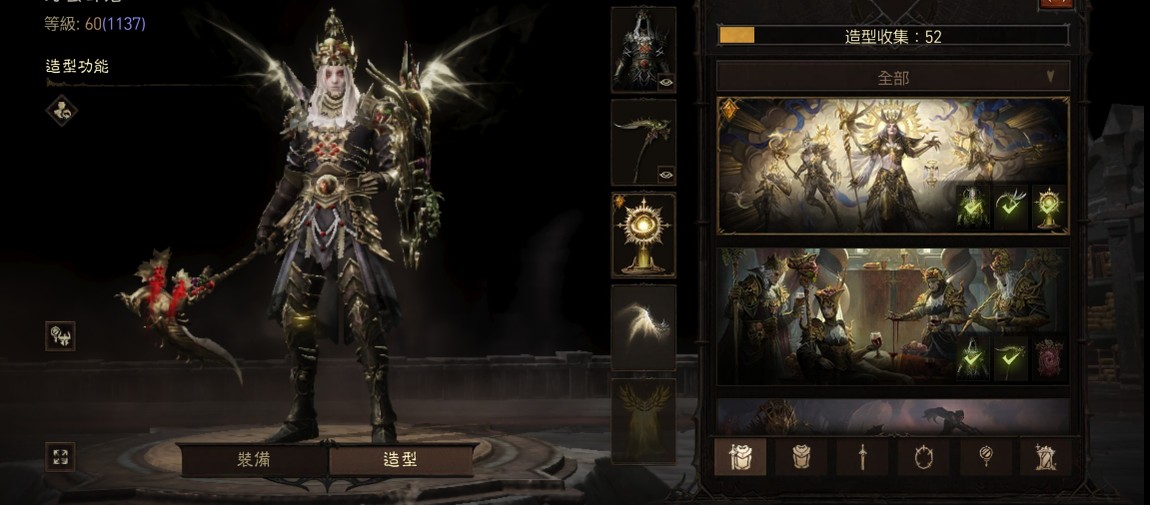Toggle armor cosmetic visibility eye icon
This screenshot has width=1150, height=505.
666,83
